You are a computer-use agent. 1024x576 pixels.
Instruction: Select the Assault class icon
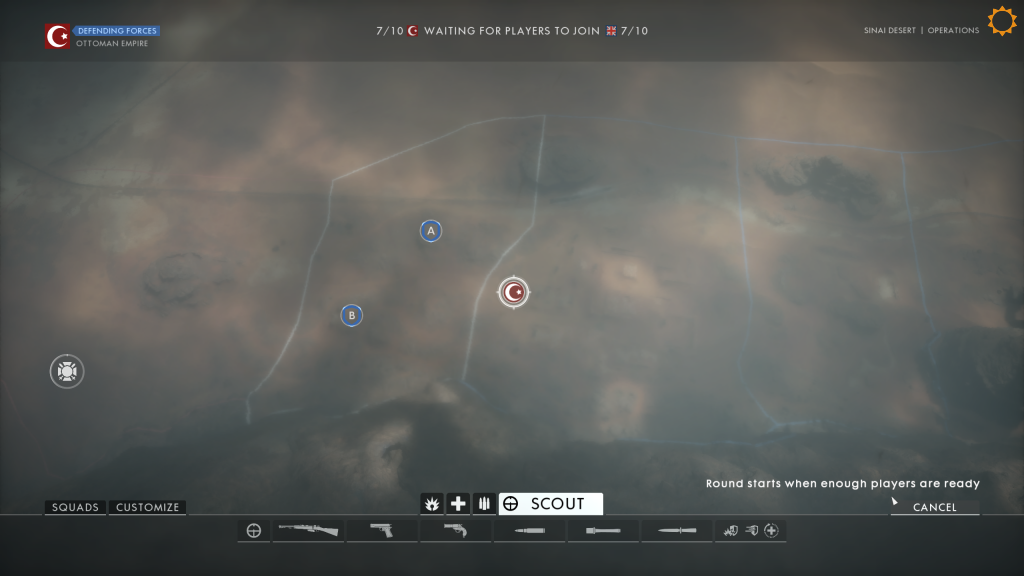[433, 504]
